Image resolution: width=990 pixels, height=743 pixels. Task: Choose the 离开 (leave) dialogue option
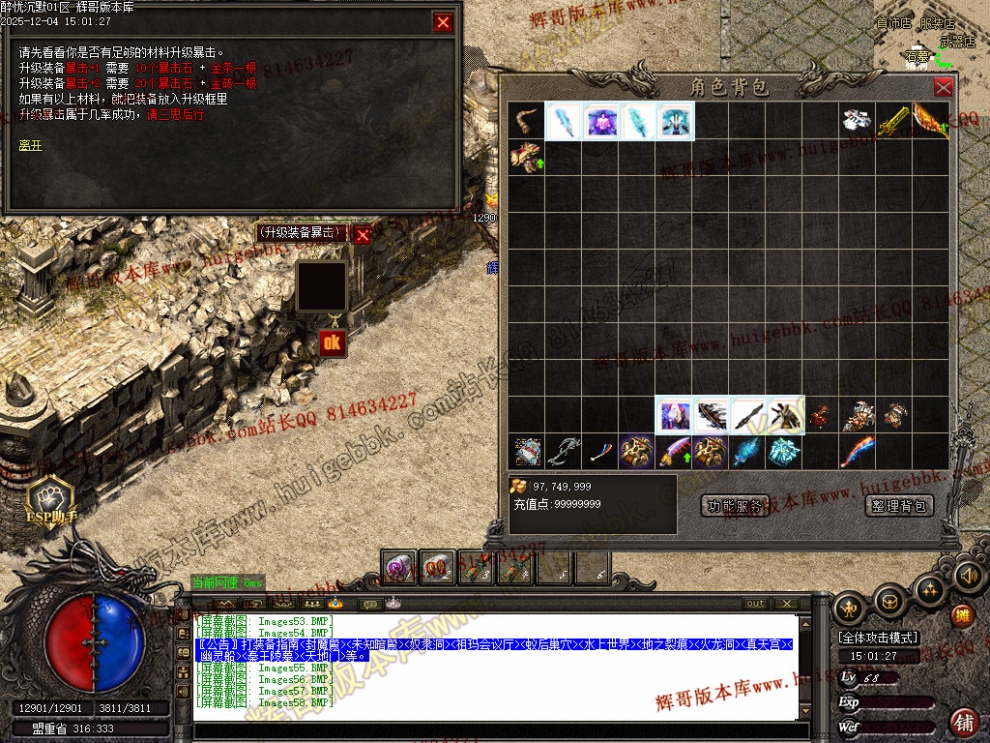tap(29, 145)
